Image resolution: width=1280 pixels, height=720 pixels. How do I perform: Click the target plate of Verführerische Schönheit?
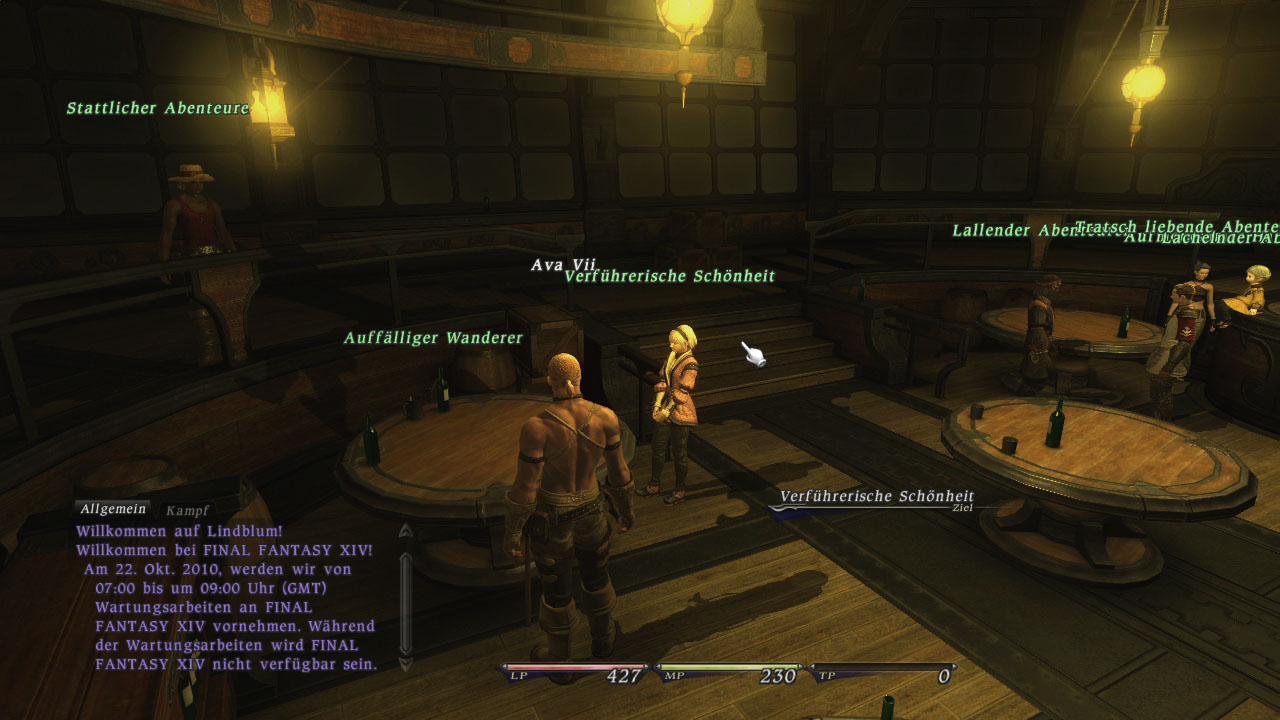tap(878, 495)
